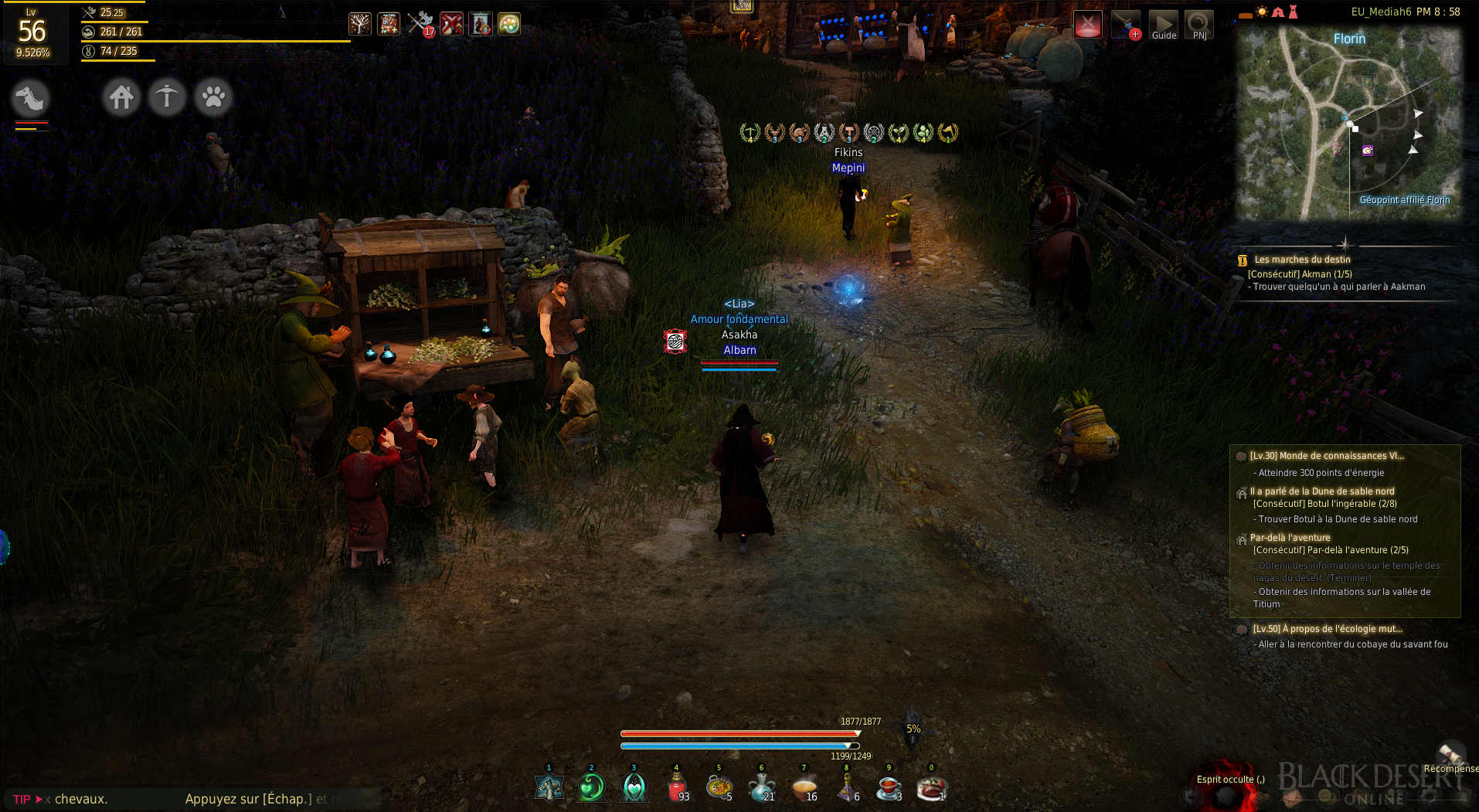Select the Par-delà l'aventure quest entry

tap(1290, 538)
